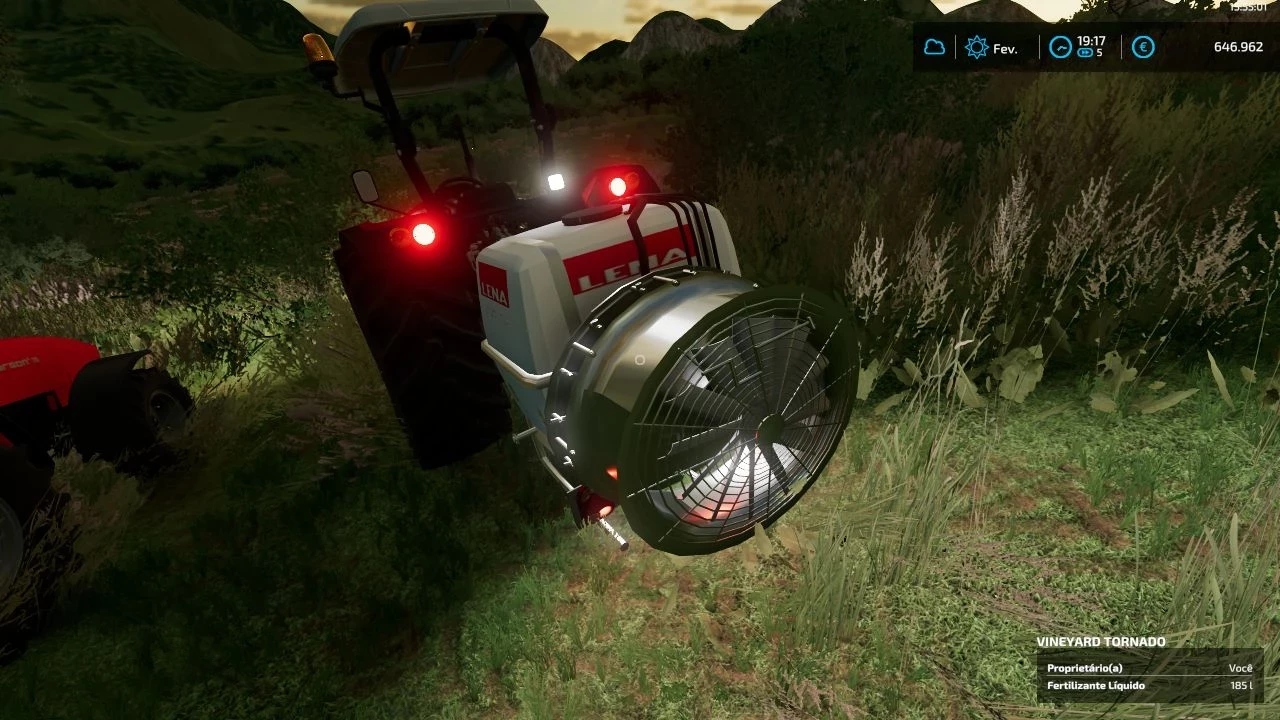Click the sun icon beside Fev.
This screenshot has width=1280, height=720.
tap(975, 47)
